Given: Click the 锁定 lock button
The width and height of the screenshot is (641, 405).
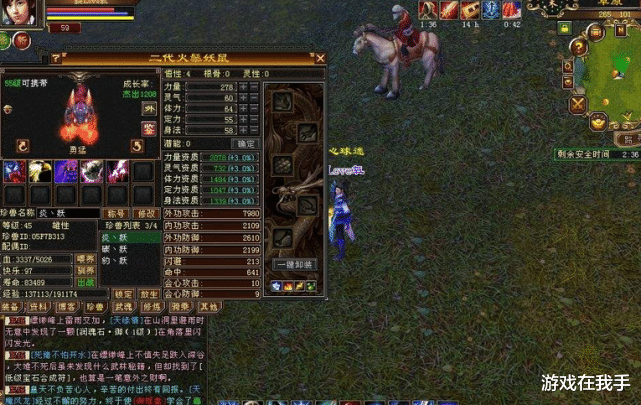Looking at the screenshot, I should (x=123, y=294).
